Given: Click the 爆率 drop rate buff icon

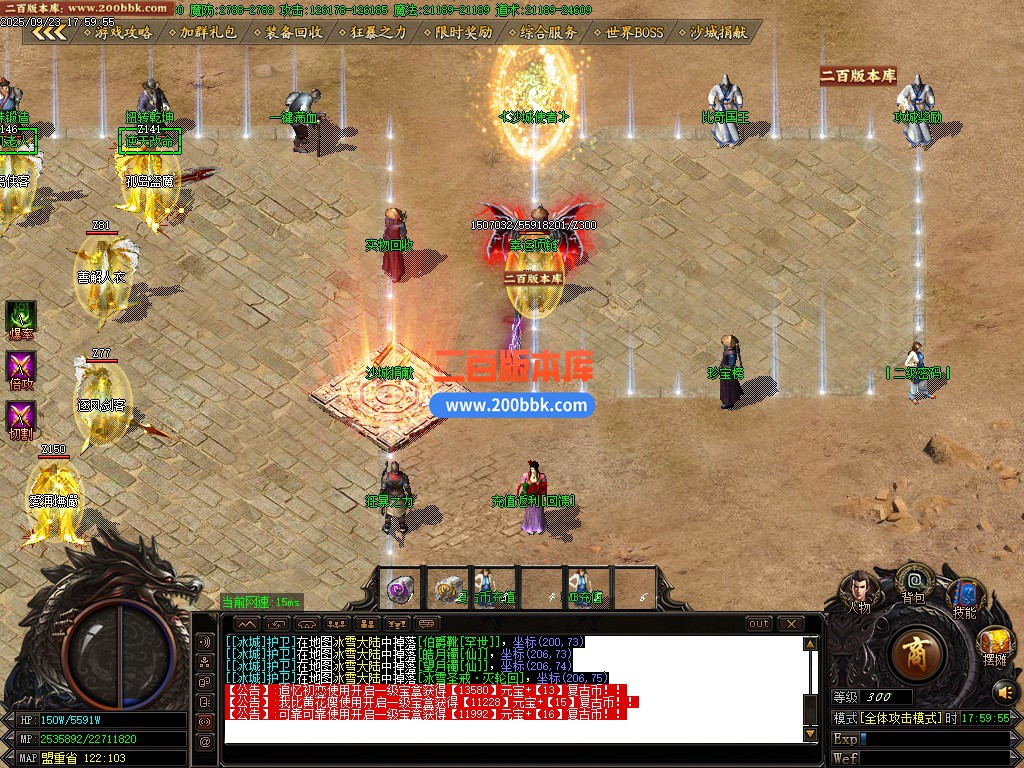Looking at the screenshot, I should click(21, 318).
